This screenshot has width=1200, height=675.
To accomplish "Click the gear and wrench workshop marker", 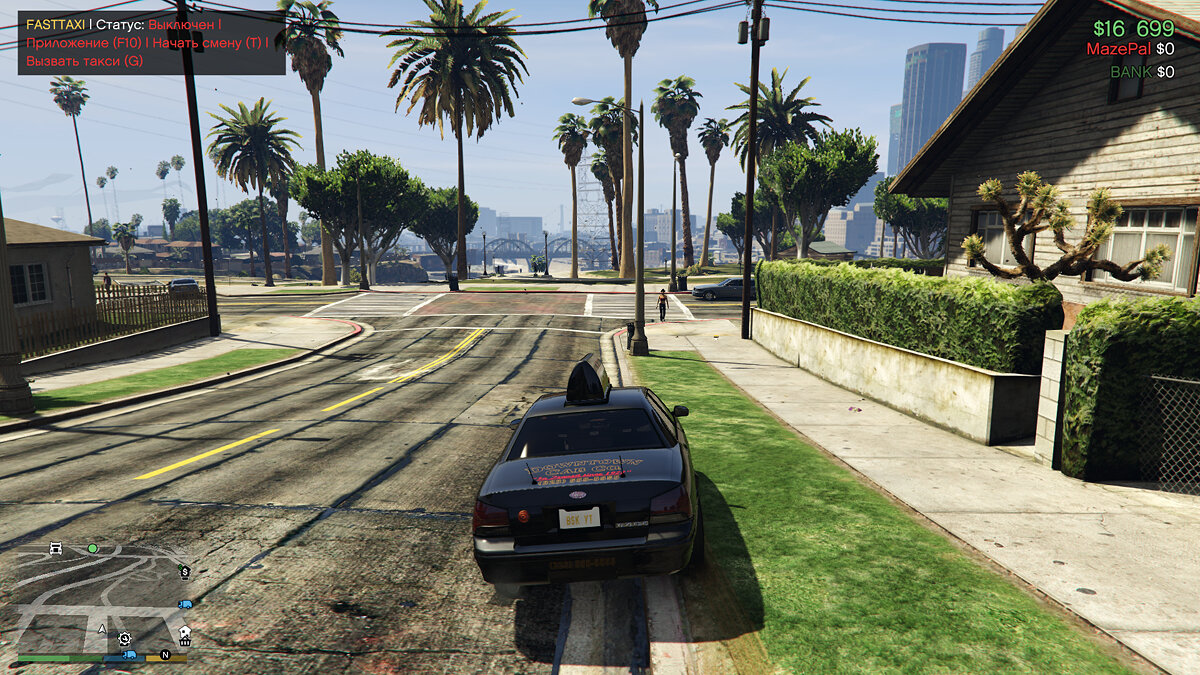I will coord(124,638).
